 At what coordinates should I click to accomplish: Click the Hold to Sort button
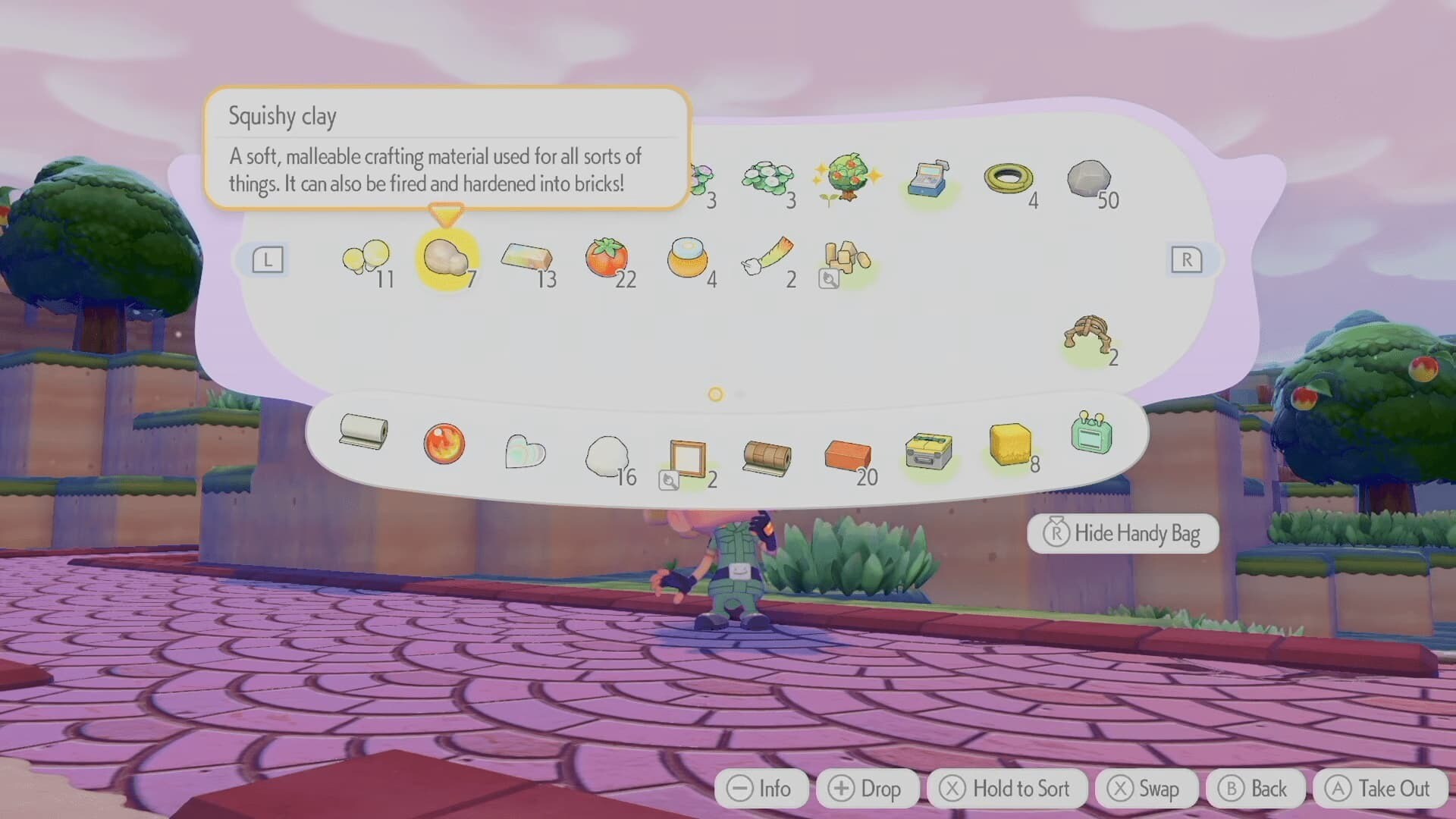coord(1006,789)
